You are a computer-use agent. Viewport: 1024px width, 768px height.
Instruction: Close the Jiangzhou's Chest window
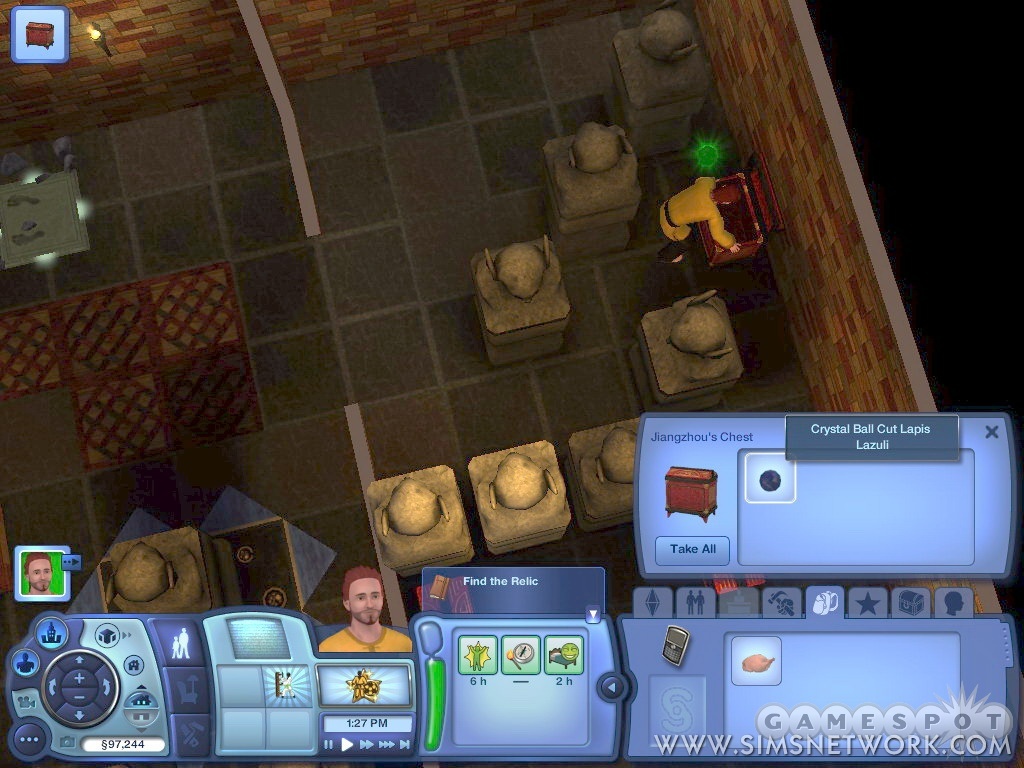click(x=991, y=432)
